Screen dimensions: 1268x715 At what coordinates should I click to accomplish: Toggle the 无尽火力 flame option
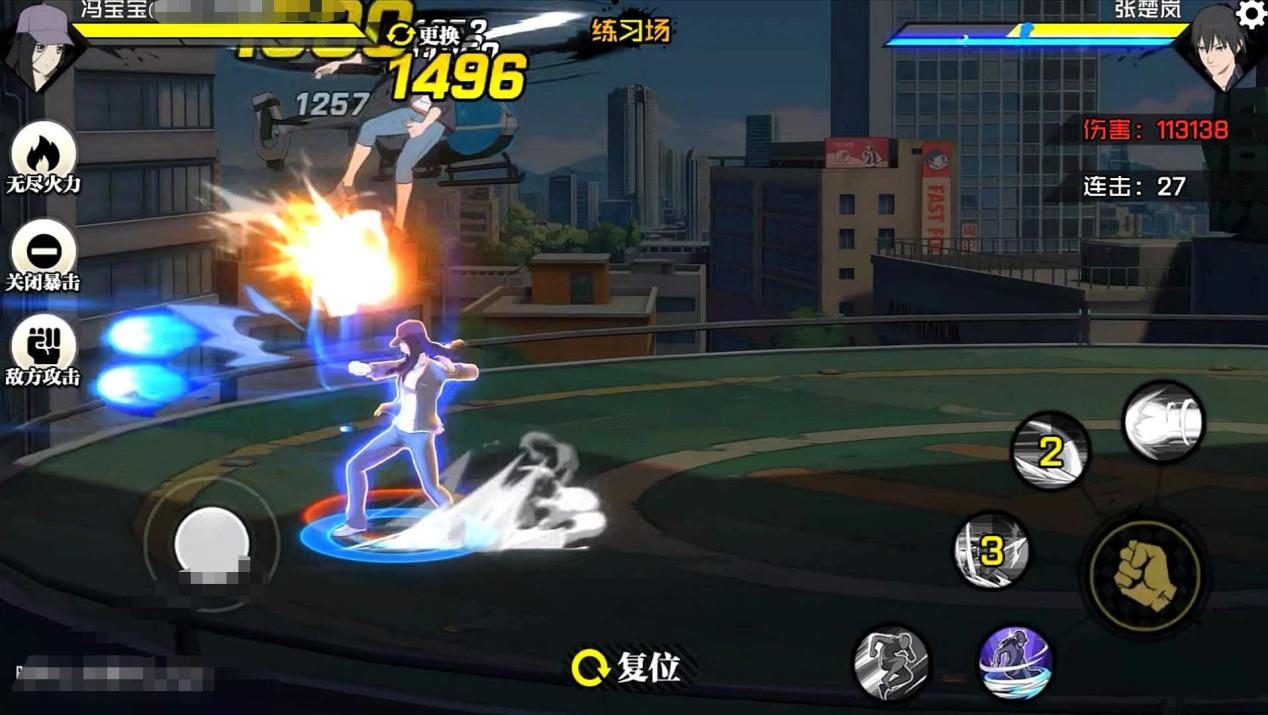click(x=42, y=155)
